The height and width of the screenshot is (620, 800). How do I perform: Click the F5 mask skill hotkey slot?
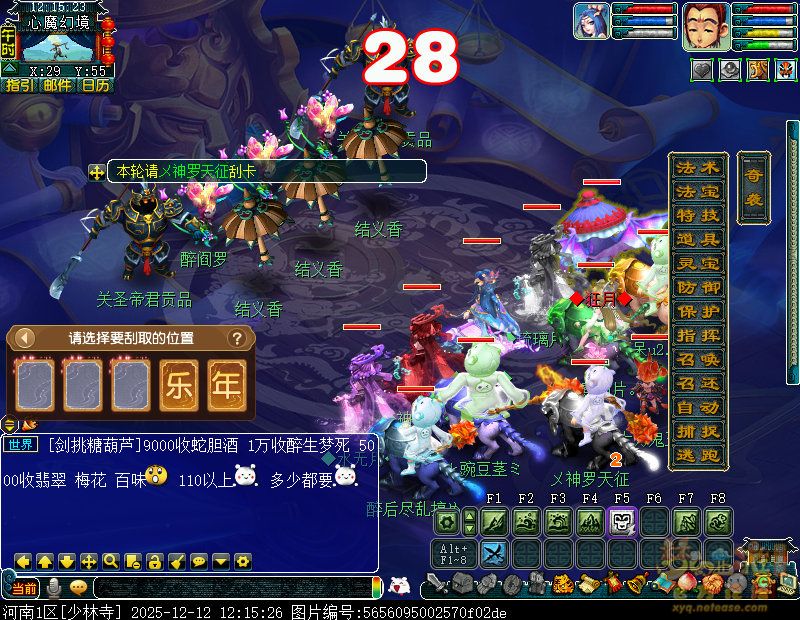622,521
